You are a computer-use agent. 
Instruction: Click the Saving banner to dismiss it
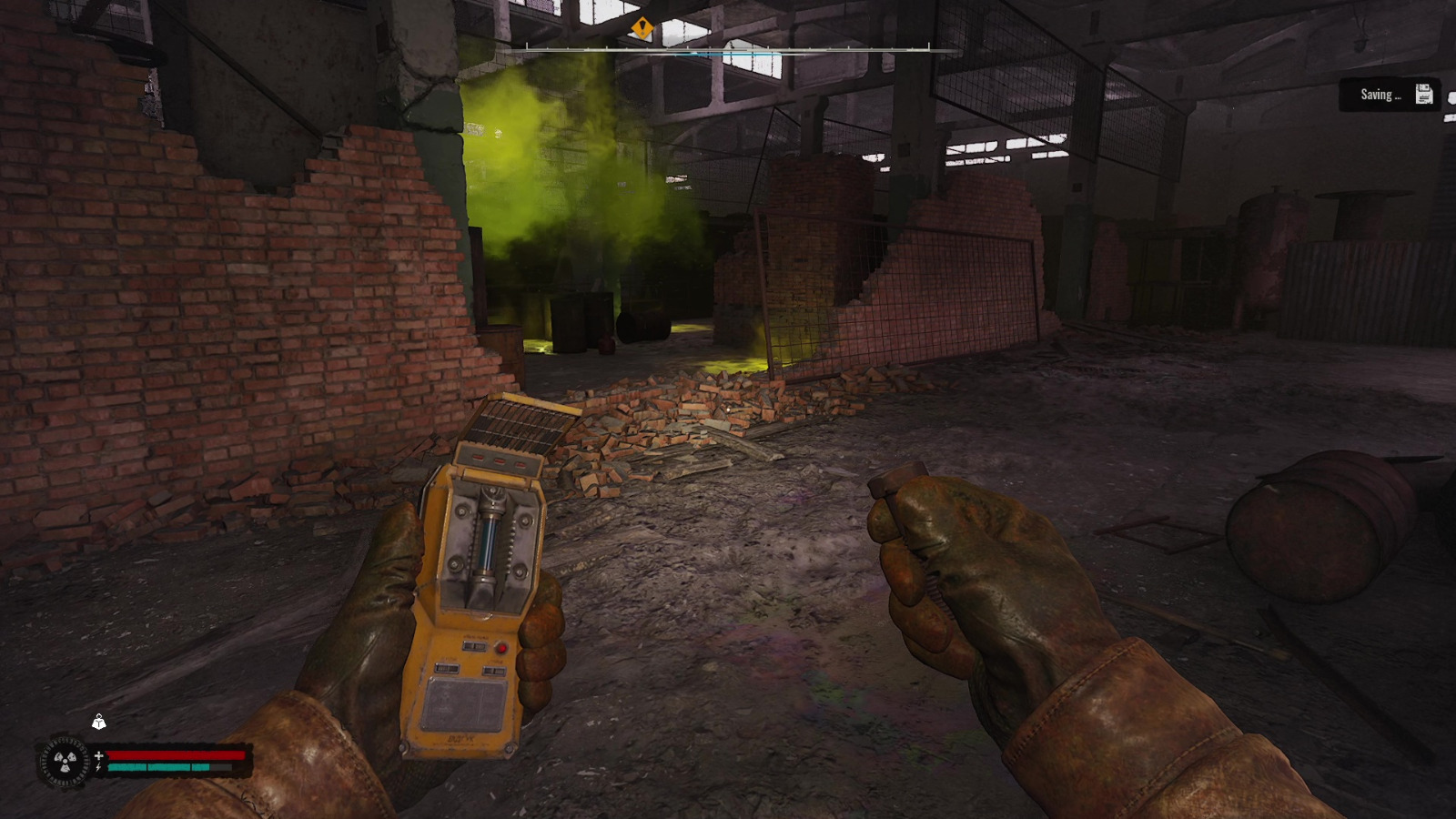click(1390, 94)
